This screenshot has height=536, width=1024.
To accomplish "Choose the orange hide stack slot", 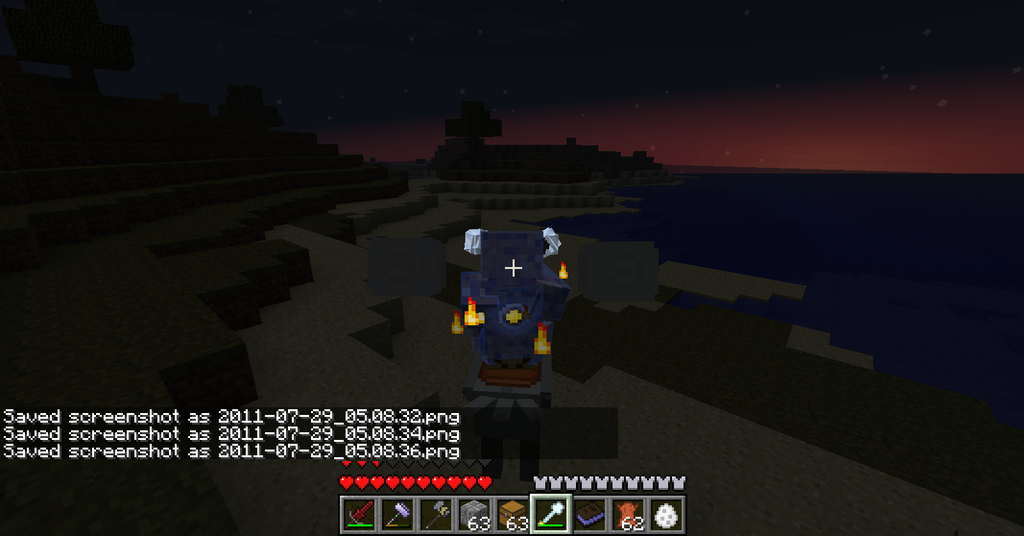I will (627, 514).
